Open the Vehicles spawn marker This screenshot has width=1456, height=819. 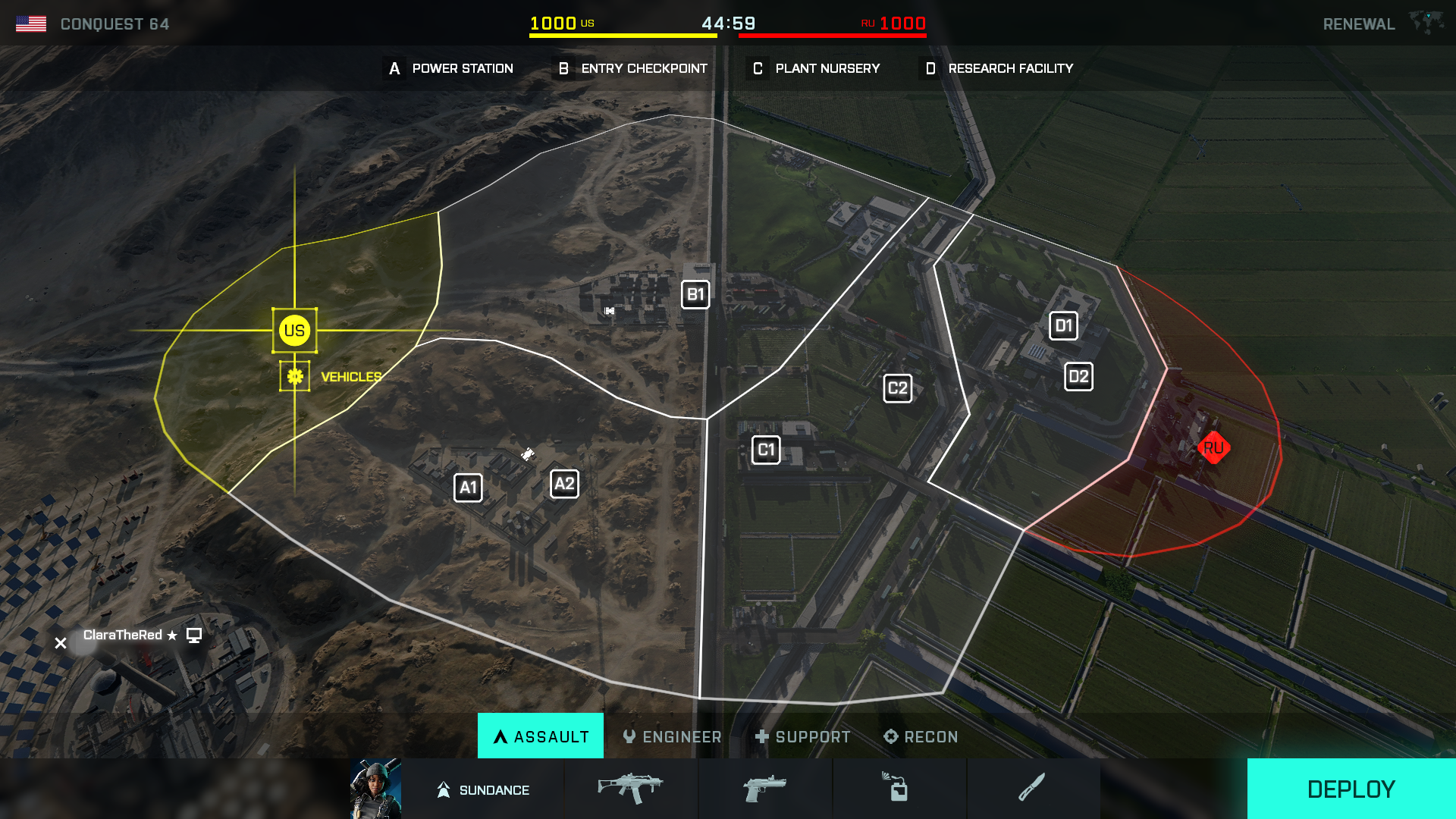[x=295, y=376]
